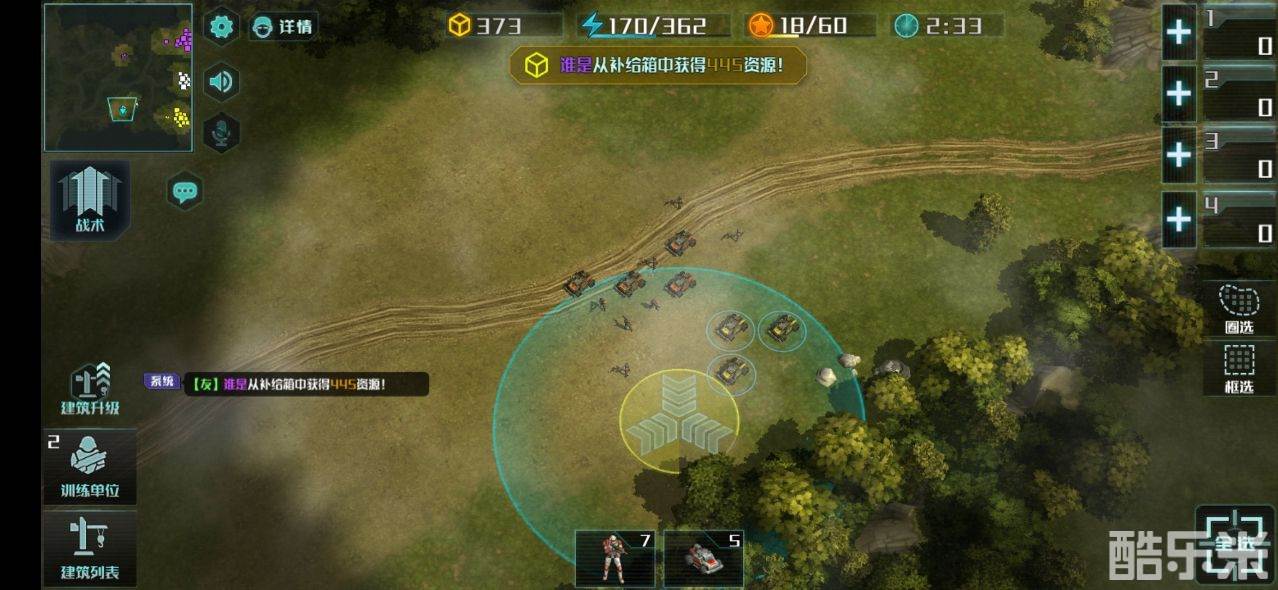Toggle the sound speaker icon
Screen dimensions: 1278x590
(x=221, y=81)
